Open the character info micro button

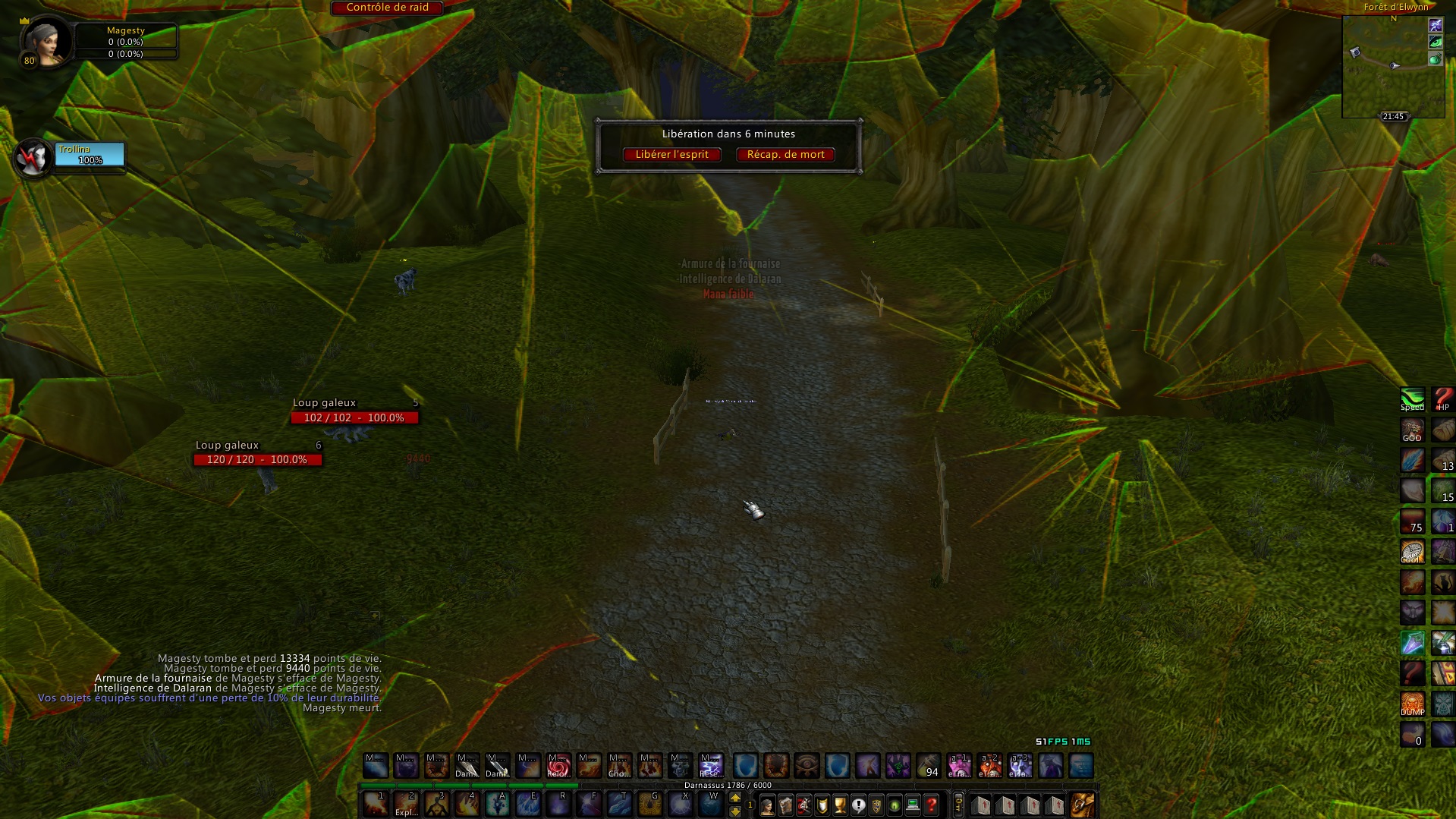(x=767, y=805)
